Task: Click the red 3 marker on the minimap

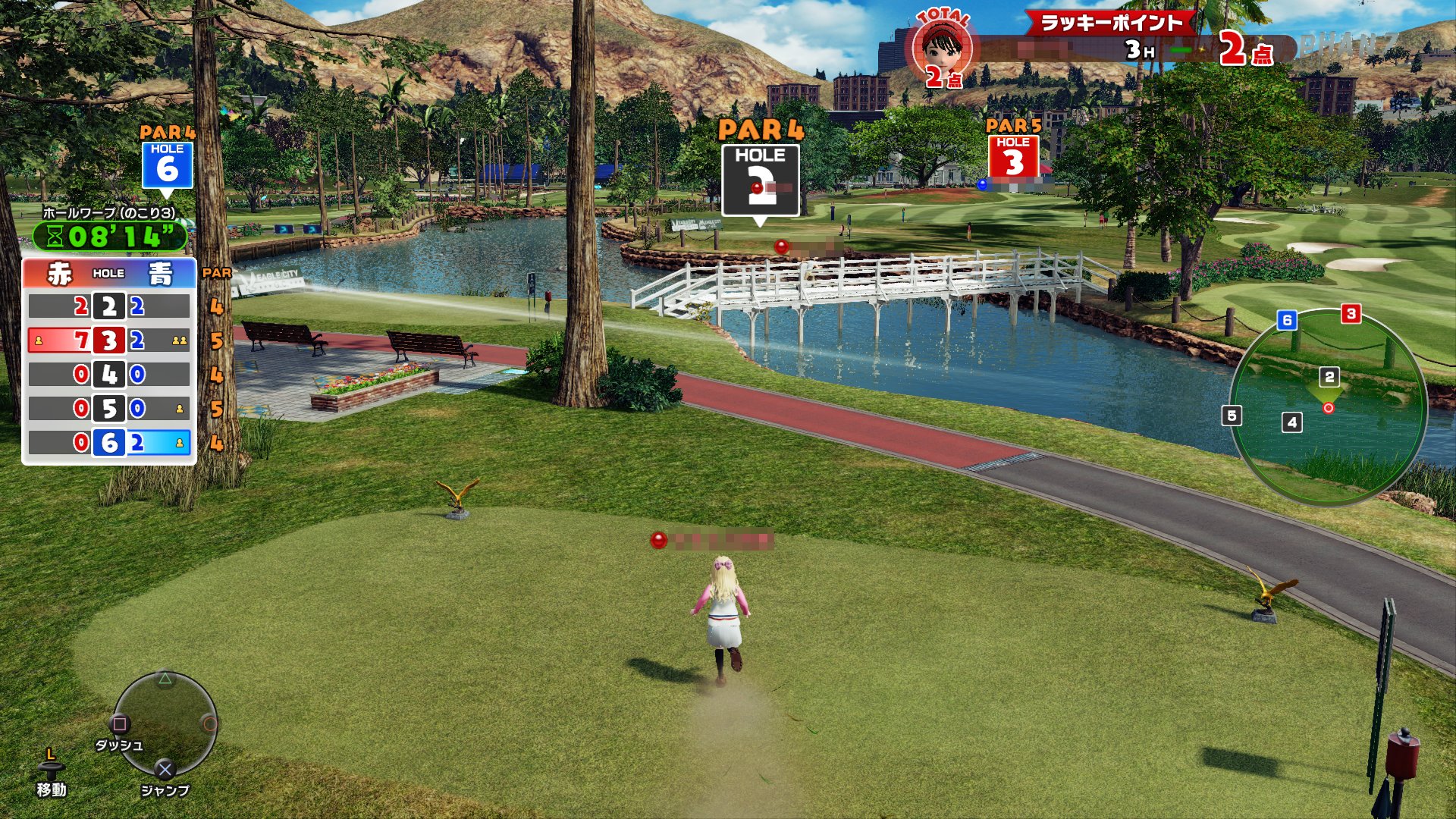Action: coord(1351,313)
